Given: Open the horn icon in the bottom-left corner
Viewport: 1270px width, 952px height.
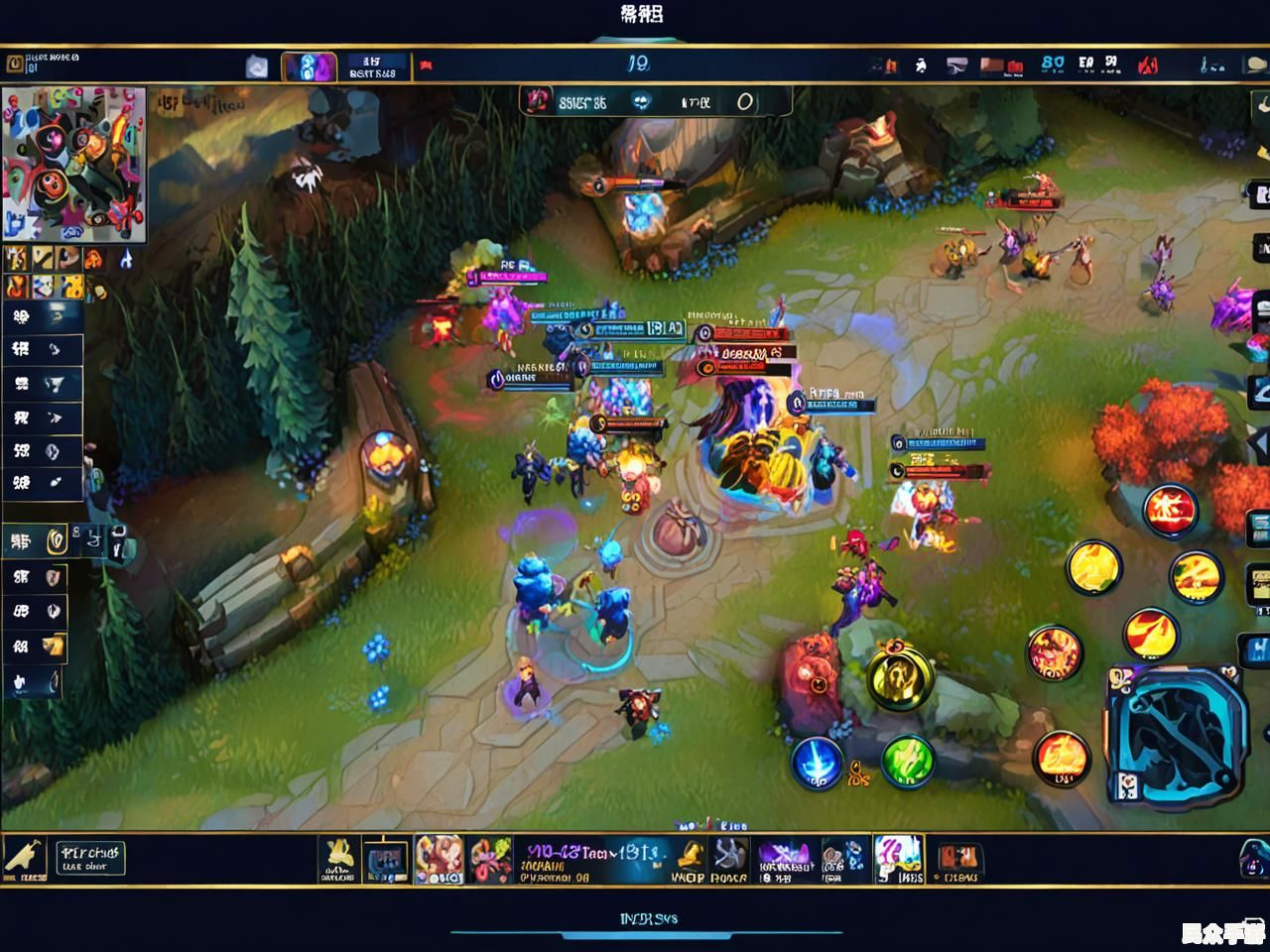Looking at the screenshot, I should click(x=24, y=858).
